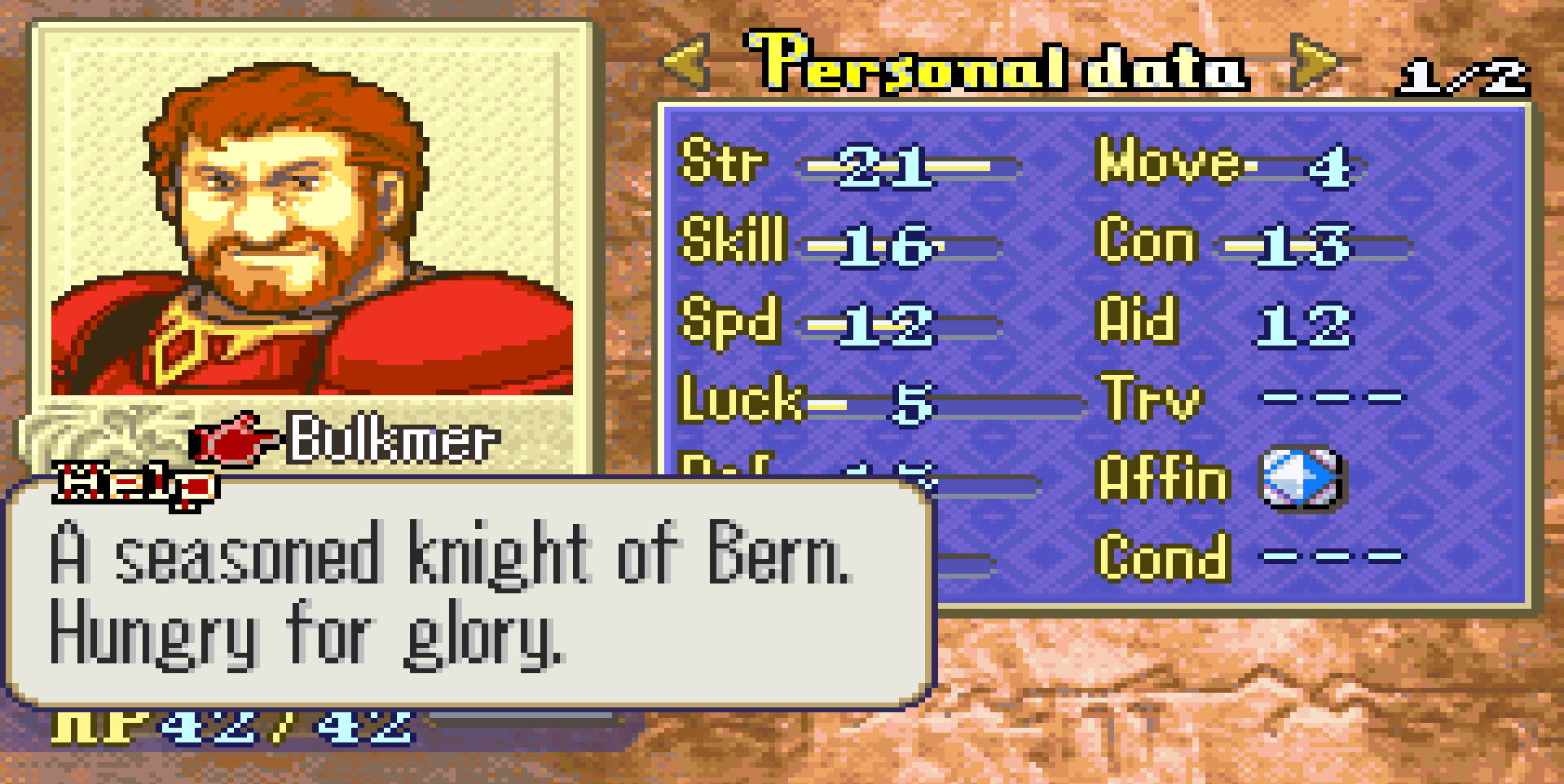Select the Luck stat row
The width and height of the screenshot is (1564, 784).
point(880,401)
